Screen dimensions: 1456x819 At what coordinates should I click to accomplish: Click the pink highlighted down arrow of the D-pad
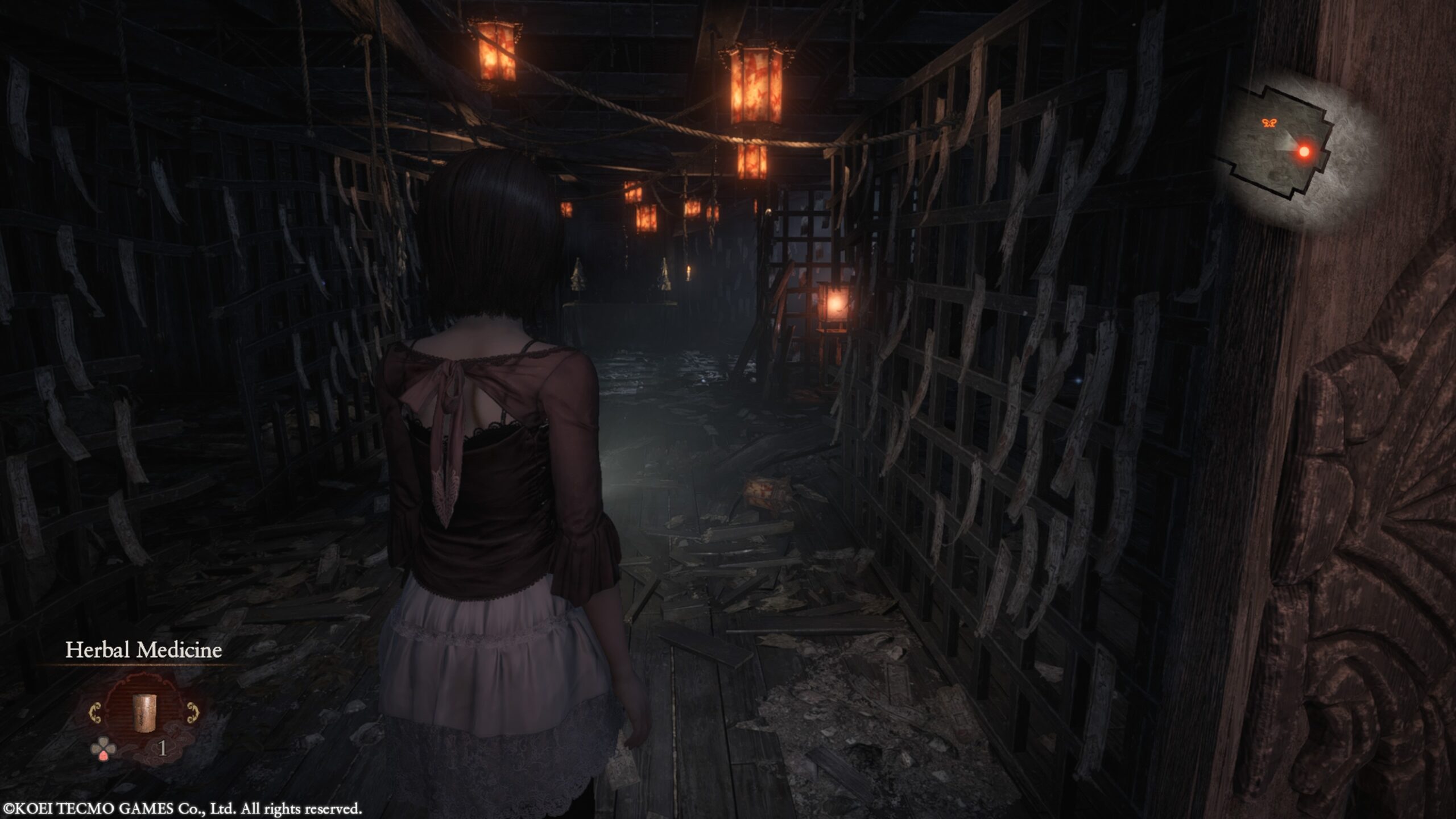104,756
